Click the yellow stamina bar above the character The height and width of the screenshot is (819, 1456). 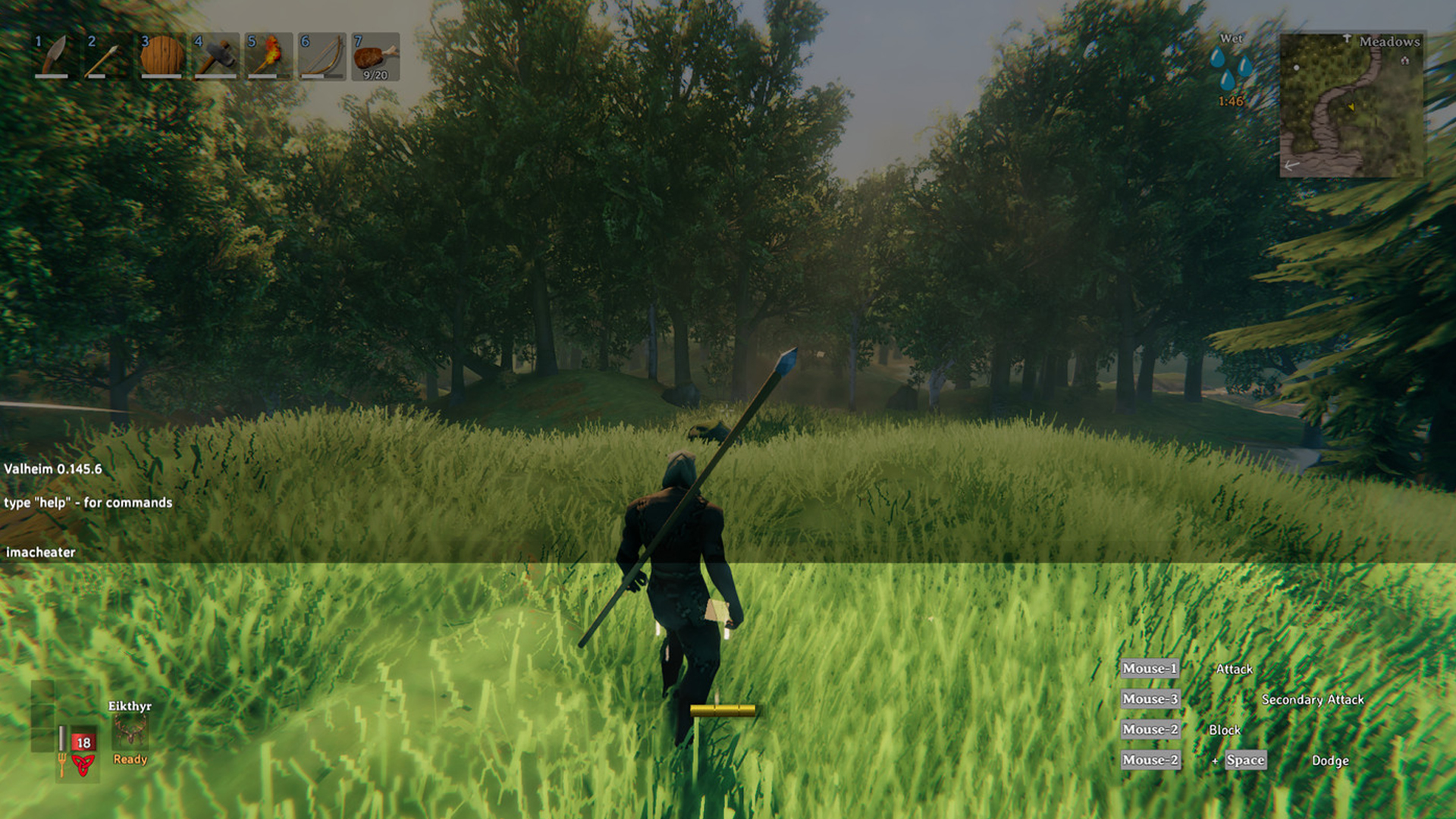click(723, 711)
